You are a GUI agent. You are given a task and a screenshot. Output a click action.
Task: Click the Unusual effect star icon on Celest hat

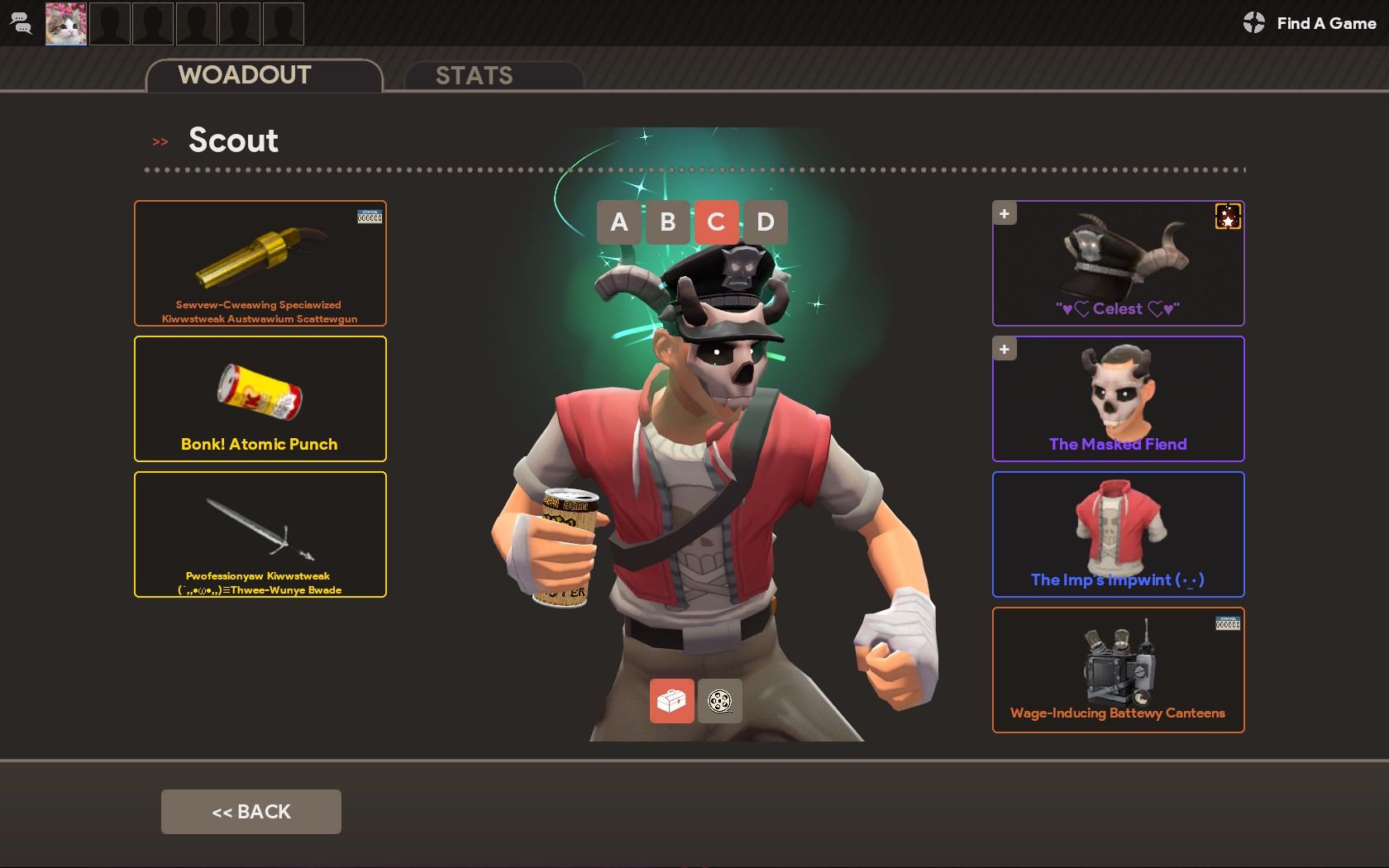1228,217
